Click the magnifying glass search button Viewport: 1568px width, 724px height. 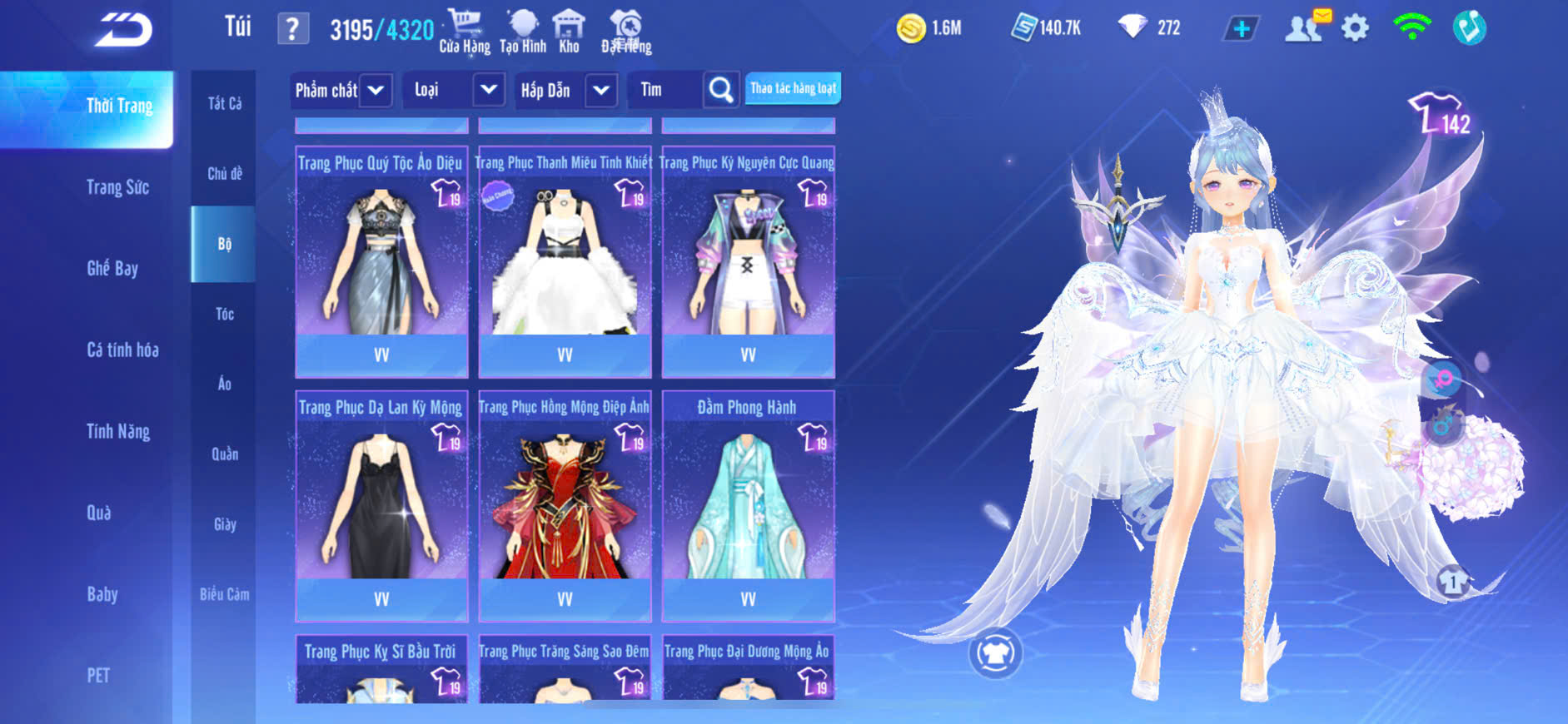[721, 90]
